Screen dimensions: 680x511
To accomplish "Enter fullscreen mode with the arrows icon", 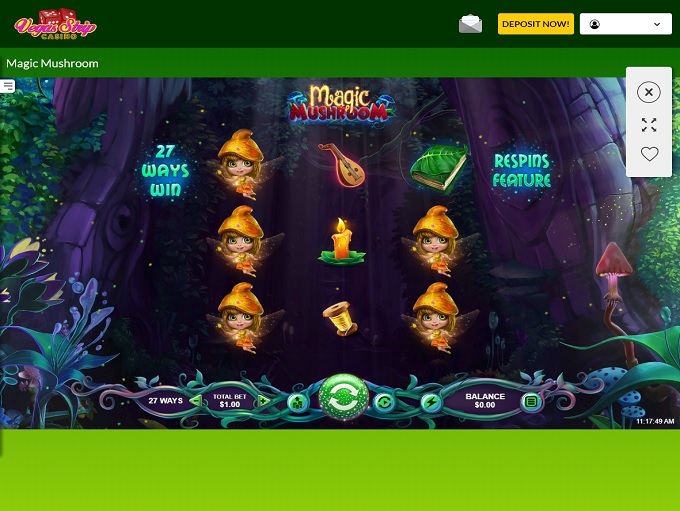I will (649, 125).
